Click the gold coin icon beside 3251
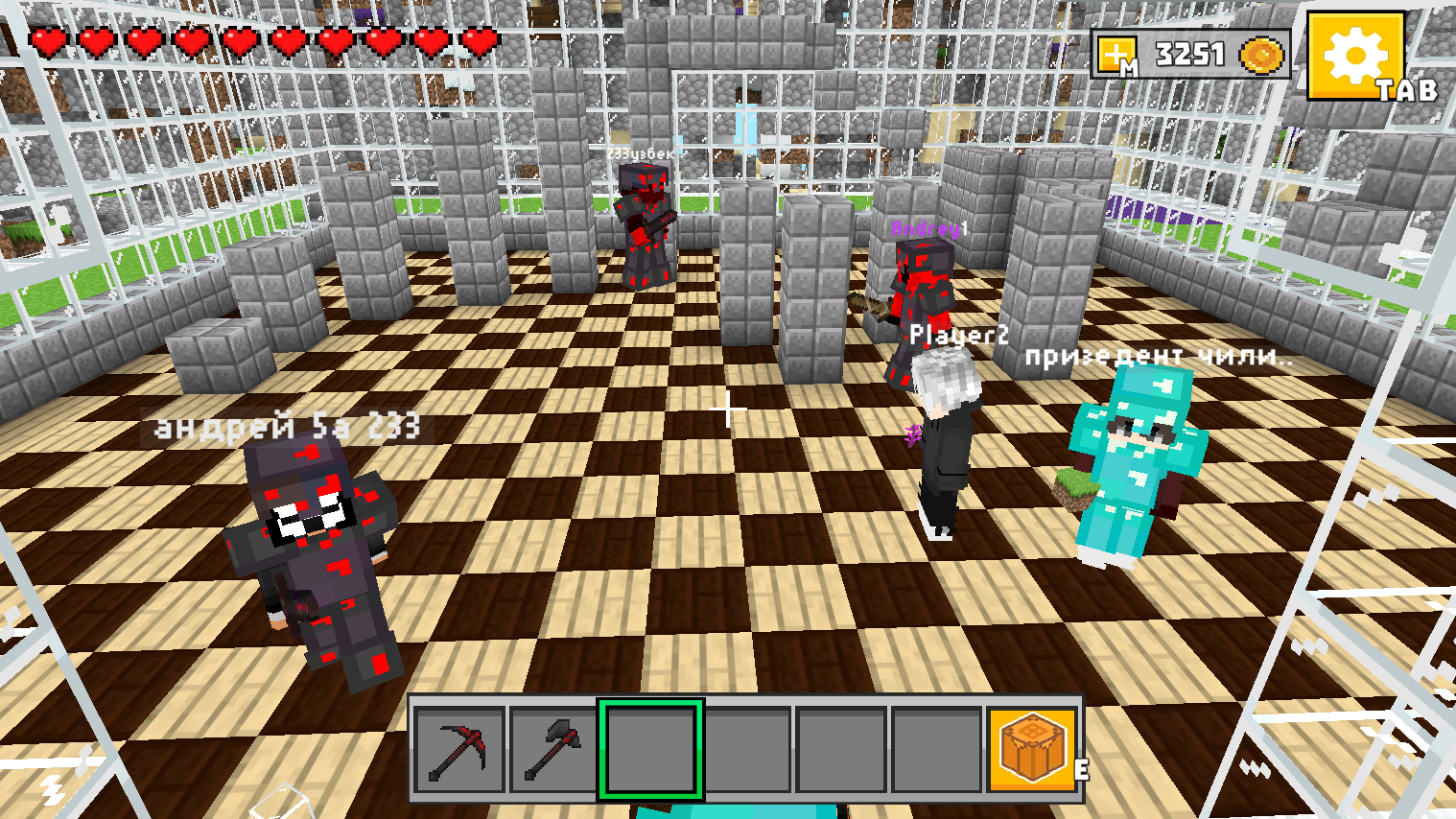The image size is (1456, 819). pyautogui.click(x=1263, y=55)
